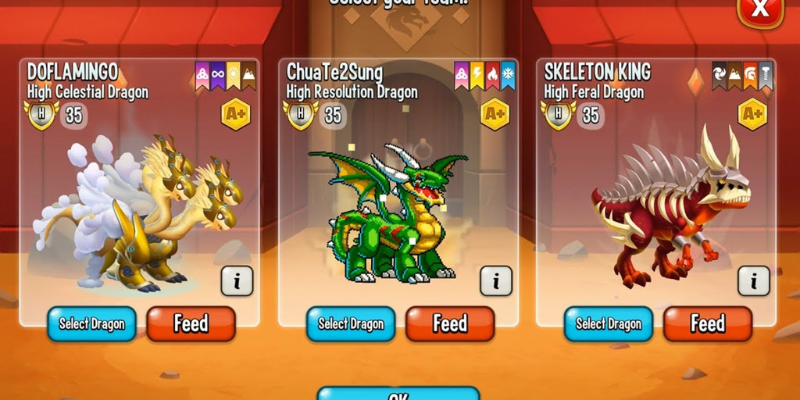800x400 pixels.
Task: Select Dragon under SKELETON KING card
Action: (x=608, y=324)
